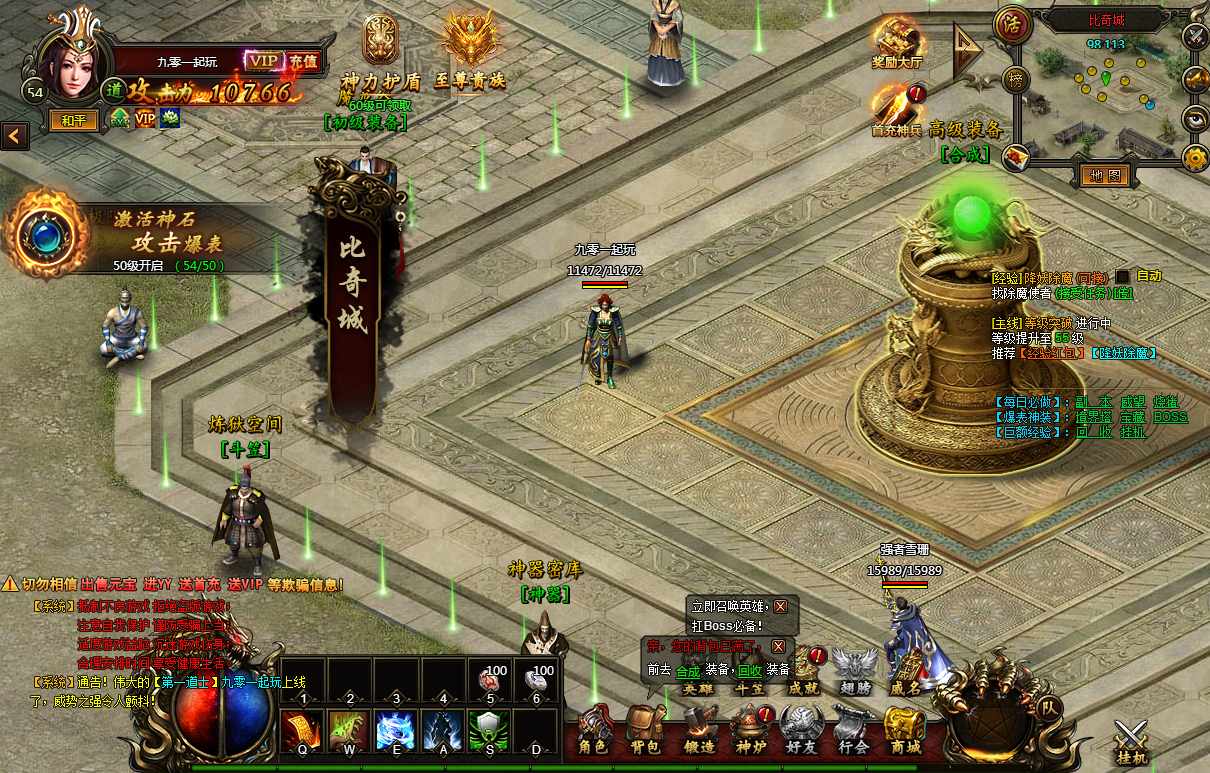Activate the 激活神石 blue gem orb
Screen dimensions: 1210x773
46,234
